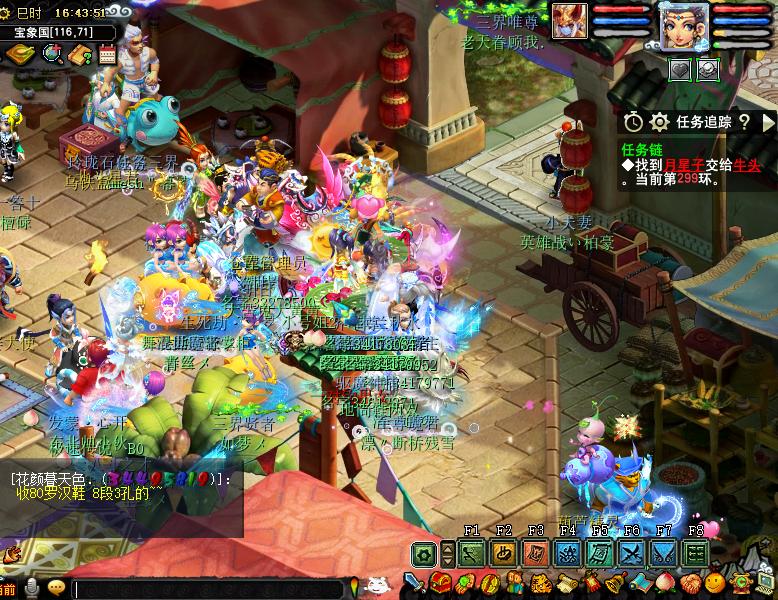Viewport: 778px width, 600px height.
Task: Activate the F1 running figure skill
Action: click(x=472, y=553)
